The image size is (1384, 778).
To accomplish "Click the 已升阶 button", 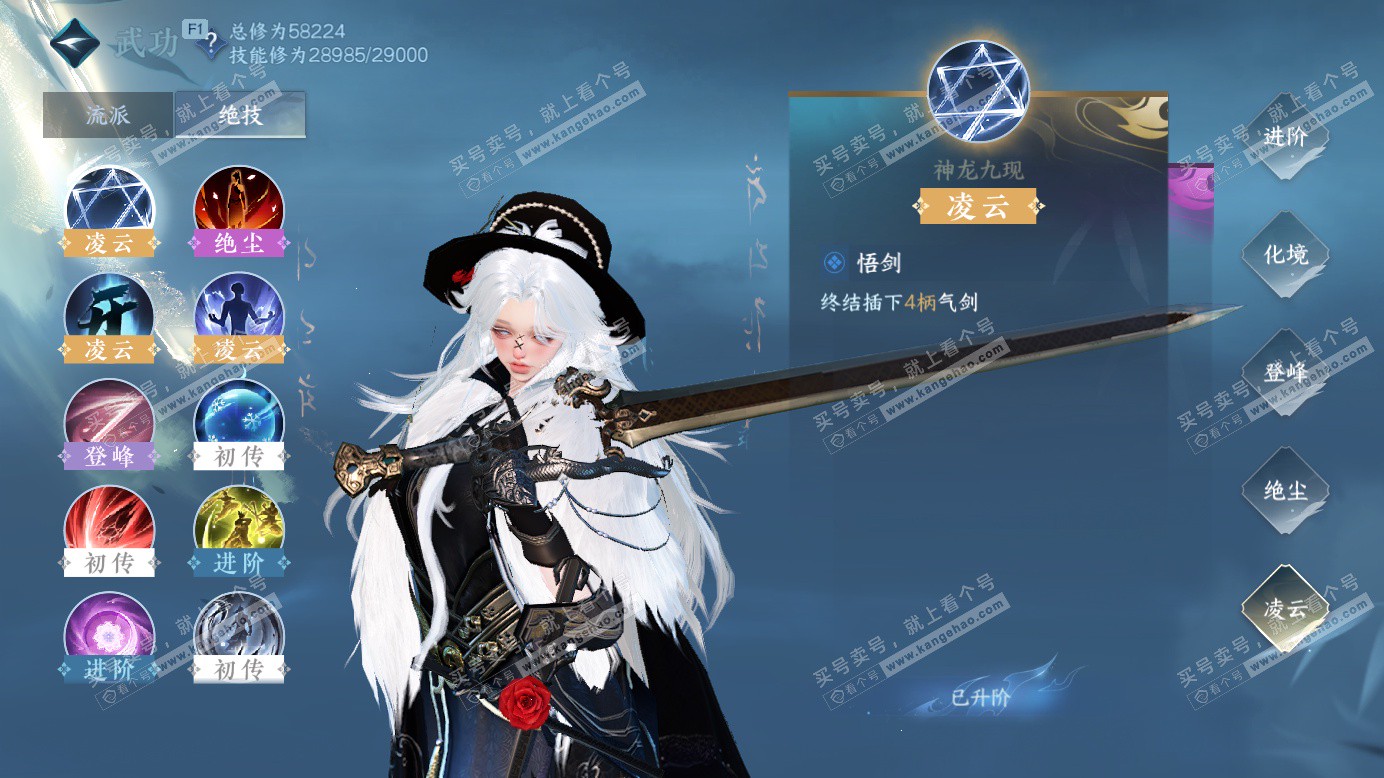I will 980,698.
